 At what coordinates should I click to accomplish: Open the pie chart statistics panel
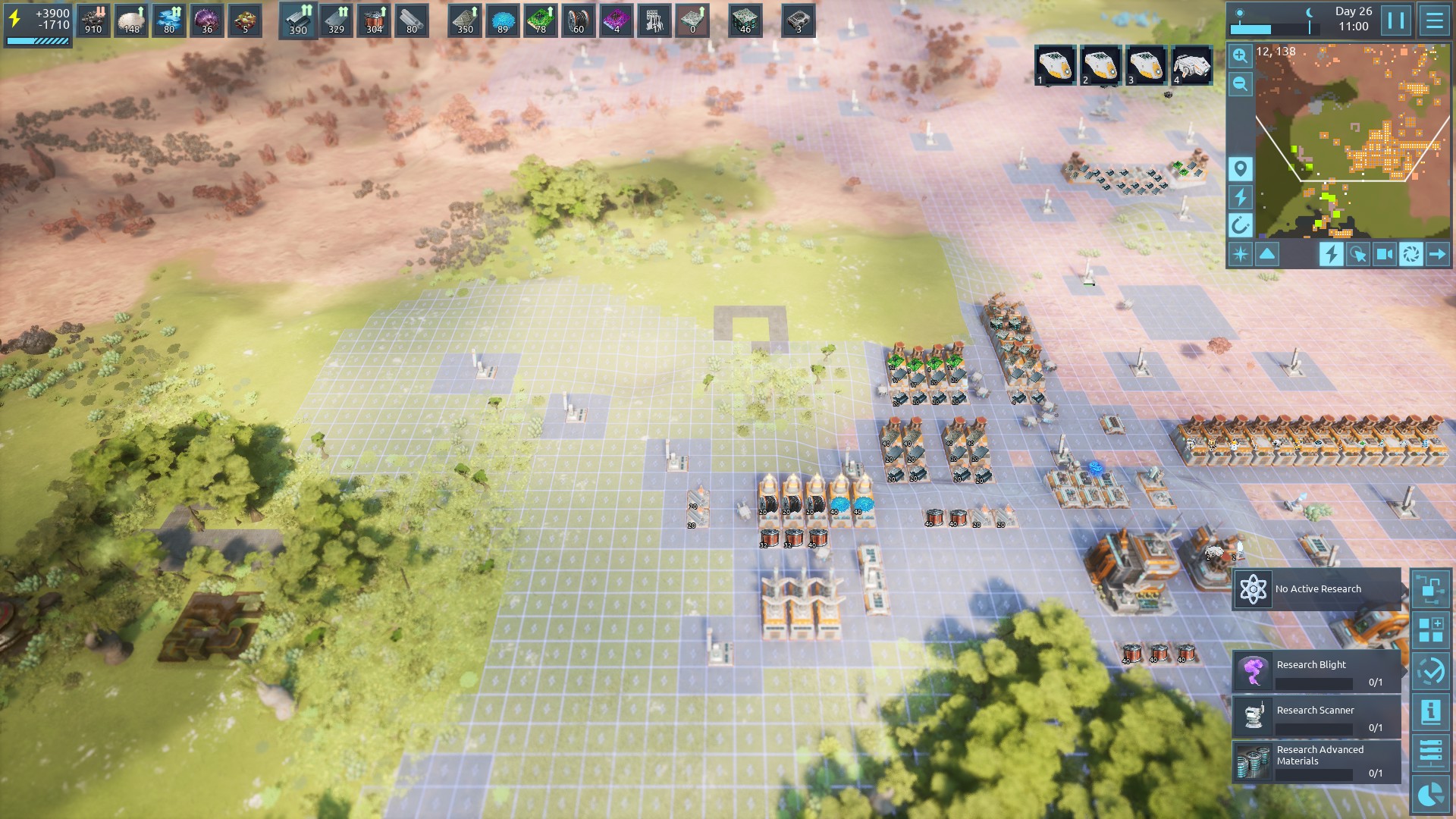click(x=1430, y=794)
